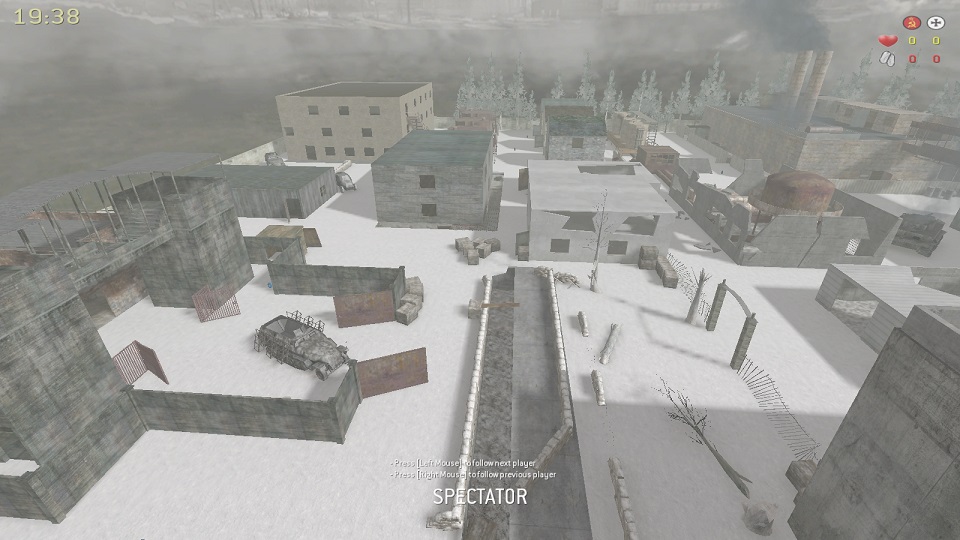Click the dog tags deaths icon

(x=886, y=59)
